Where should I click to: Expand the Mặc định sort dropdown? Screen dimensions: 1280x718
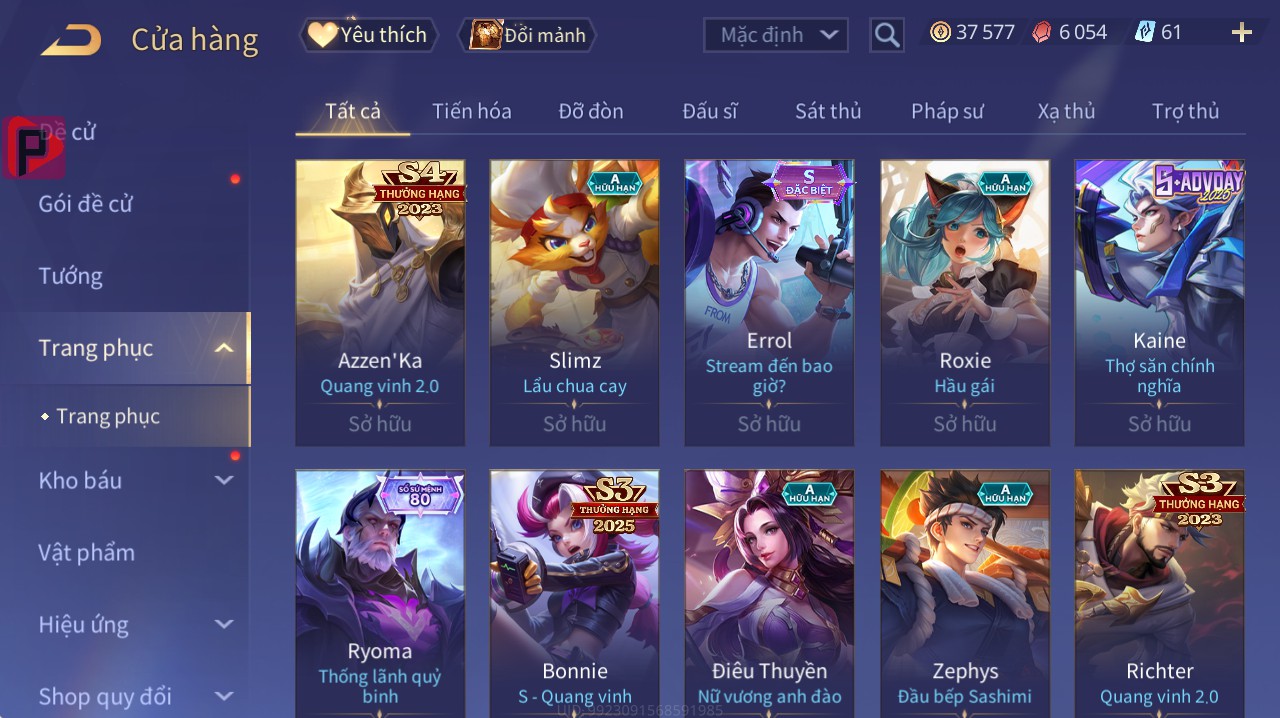point(776,35)
